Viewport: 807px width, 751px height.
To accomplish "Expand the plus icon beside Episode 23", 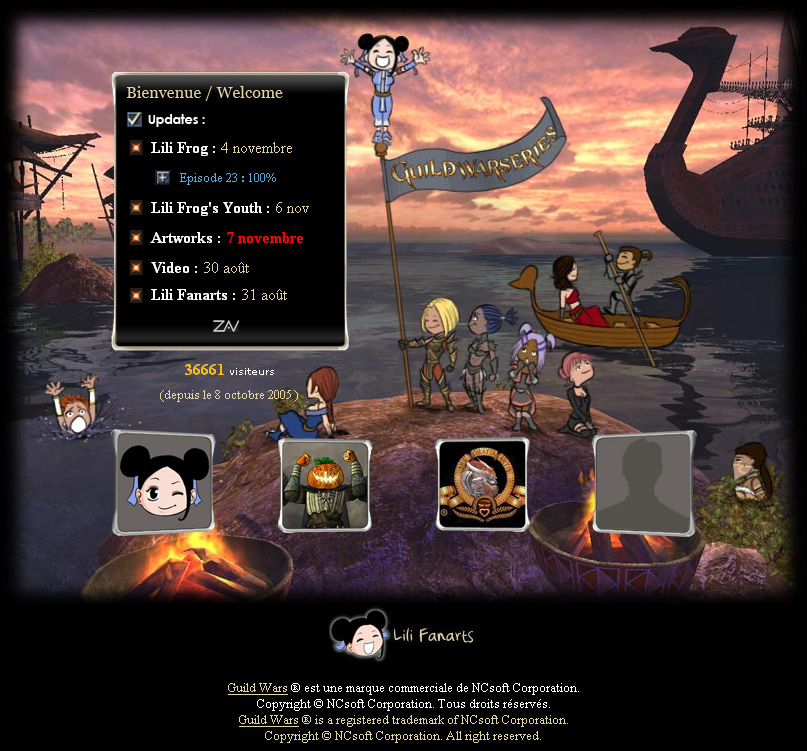I will click(x=162, y=178).
